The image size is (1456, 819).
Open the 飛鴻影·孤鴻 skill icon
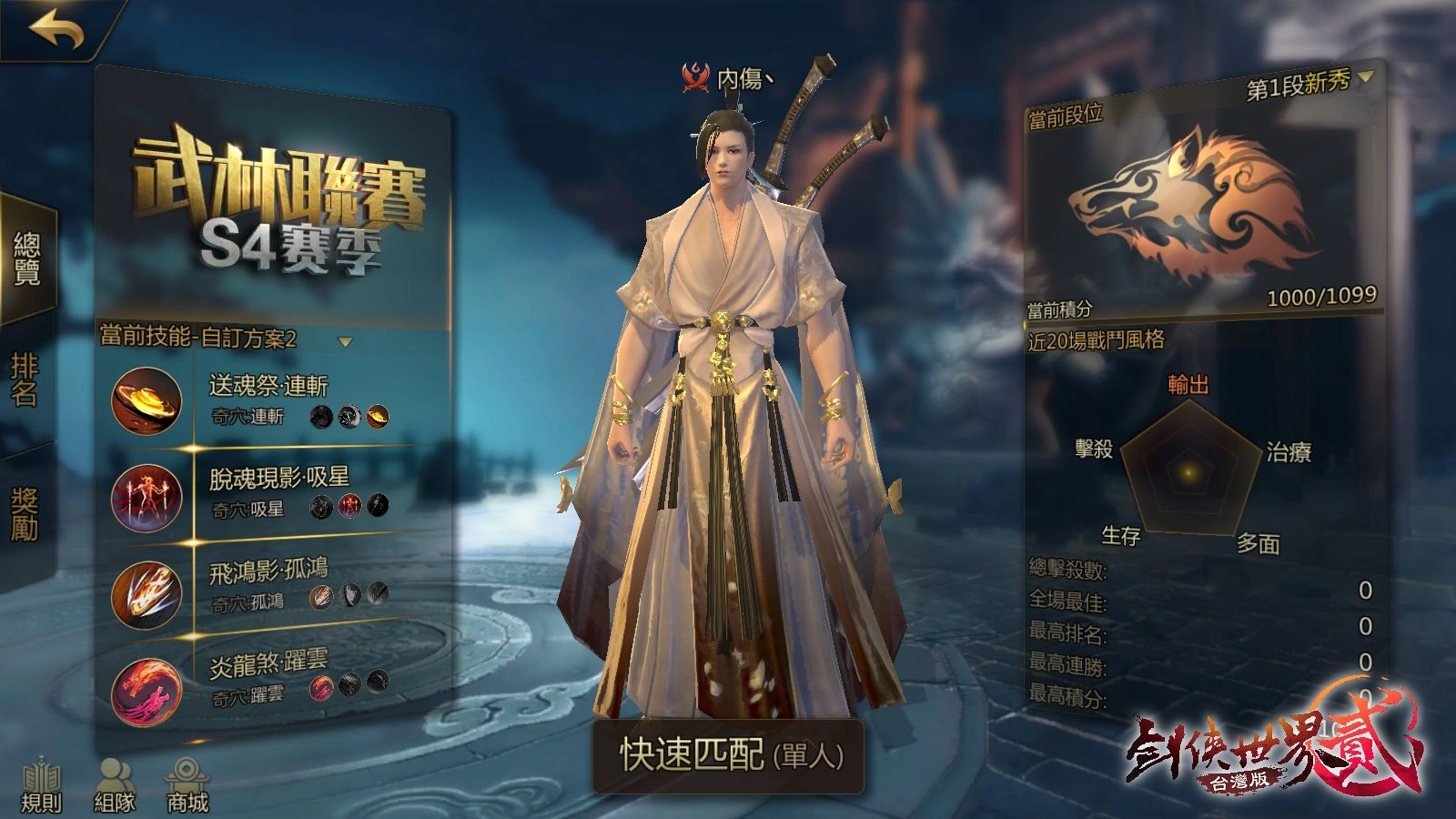pos(148,594)
